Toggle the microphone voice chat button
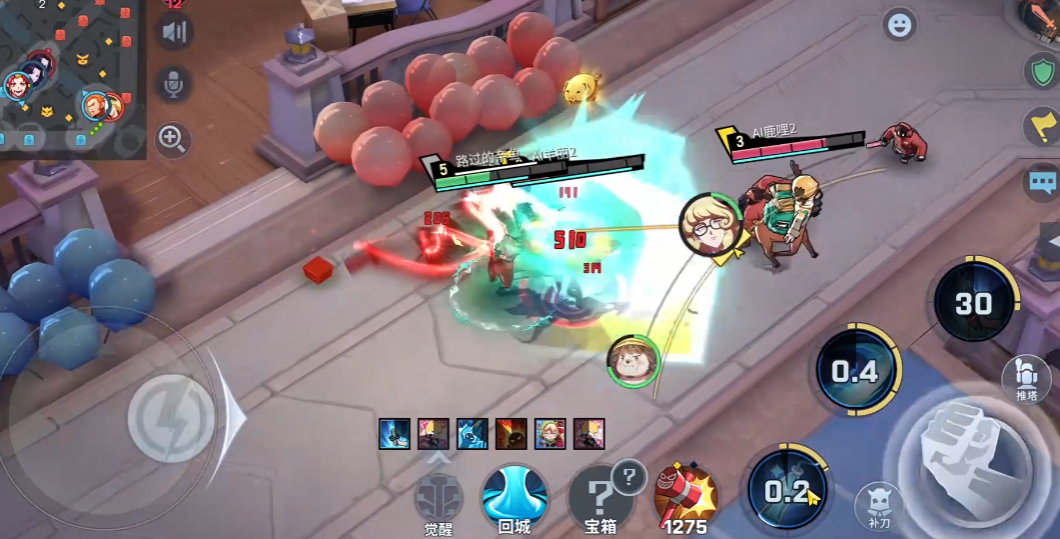The width and height of the screenshot is (1060, 539). (x=173, y=85)
